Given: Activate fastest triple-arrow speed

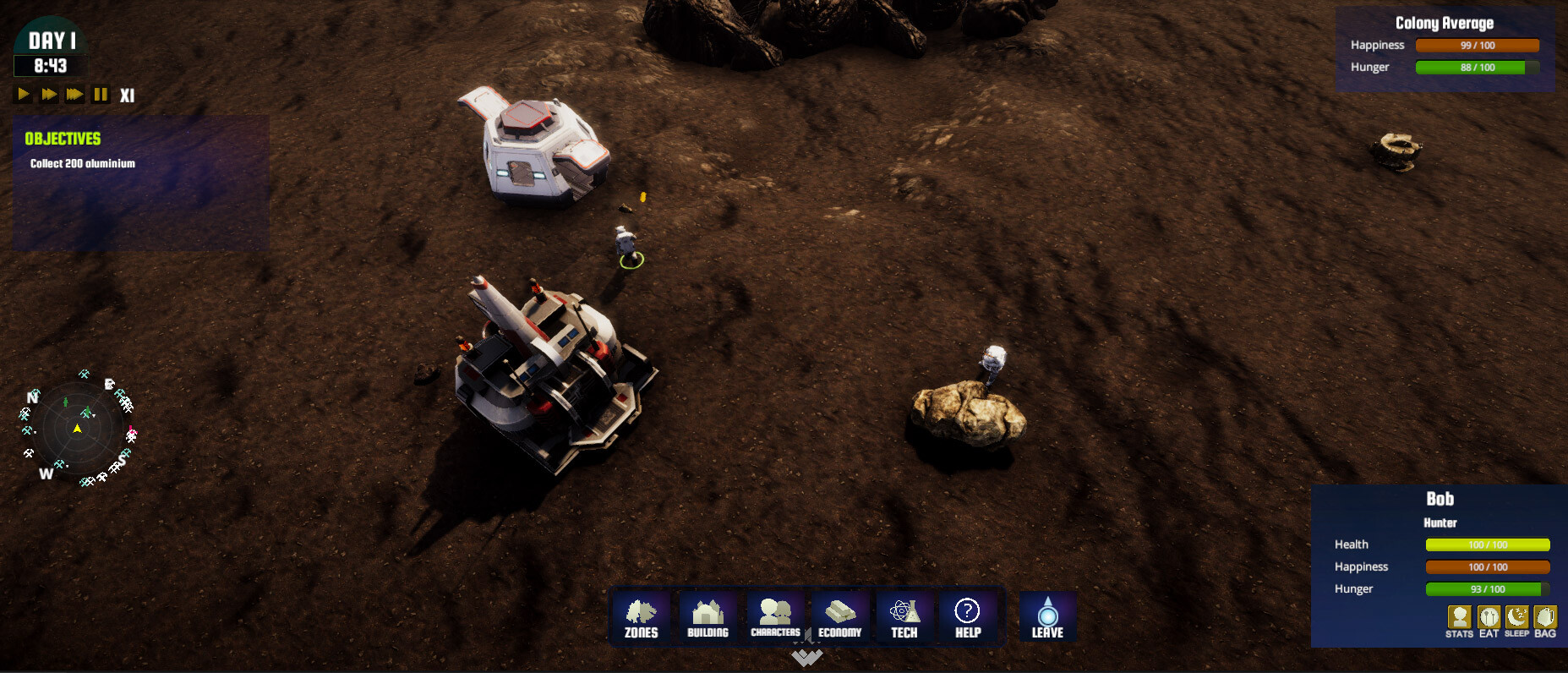Looking at the screenshot, I should (x=74, y=95).
